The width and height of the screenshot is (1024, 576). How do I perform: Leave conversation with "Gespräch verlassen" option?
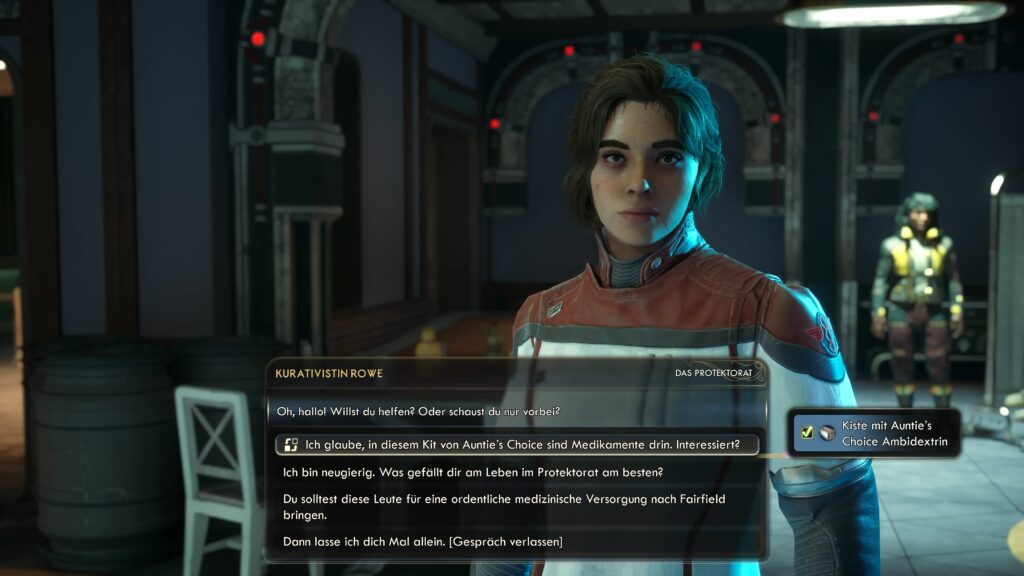coord(423,542)
